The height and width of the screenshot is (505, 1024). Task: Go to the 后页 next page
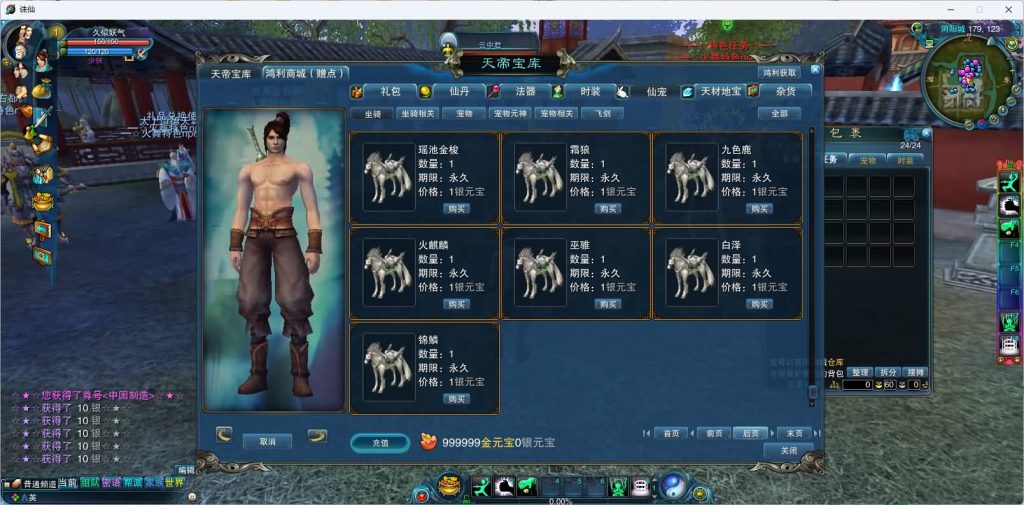pos(749,433)
